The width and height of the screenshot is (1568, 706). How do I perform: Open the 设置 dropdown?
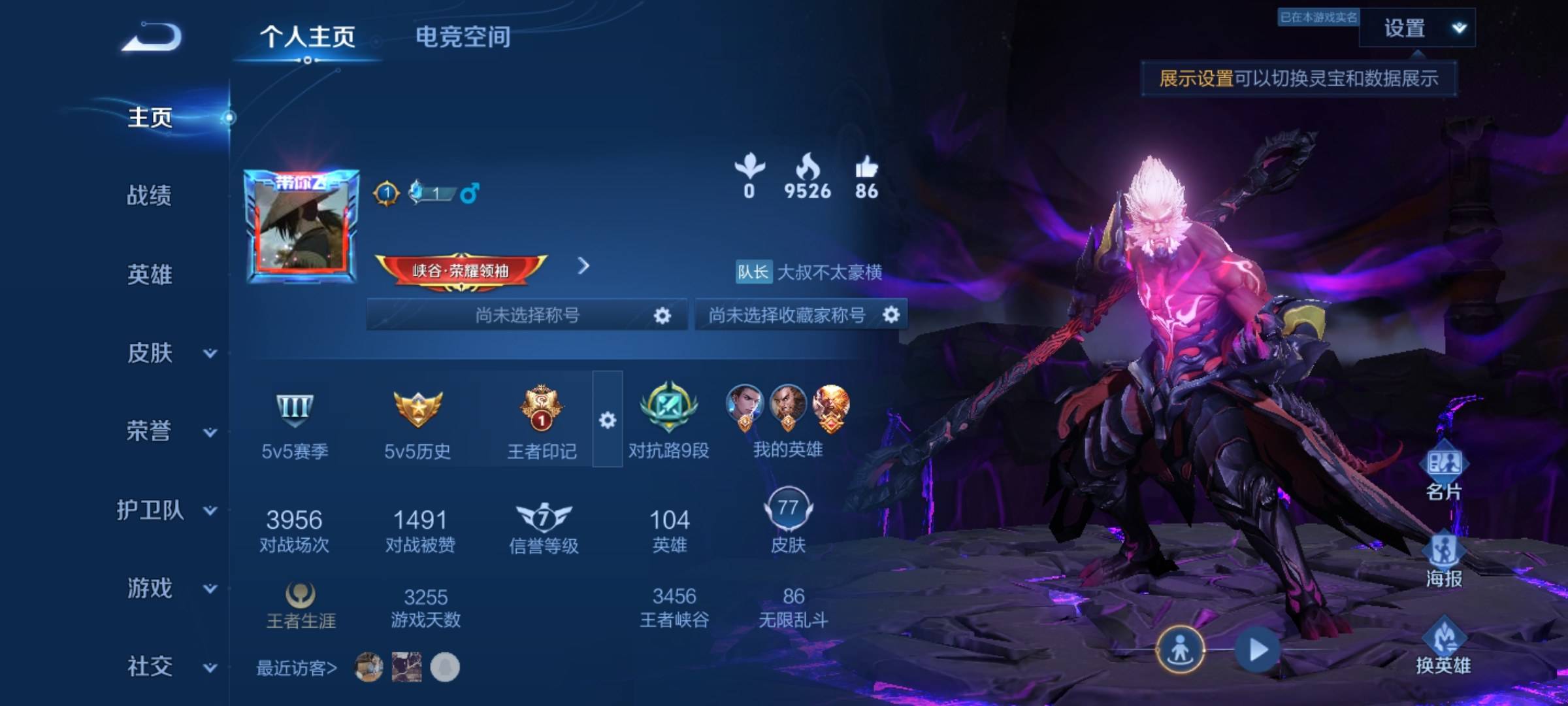(1416, 28)
